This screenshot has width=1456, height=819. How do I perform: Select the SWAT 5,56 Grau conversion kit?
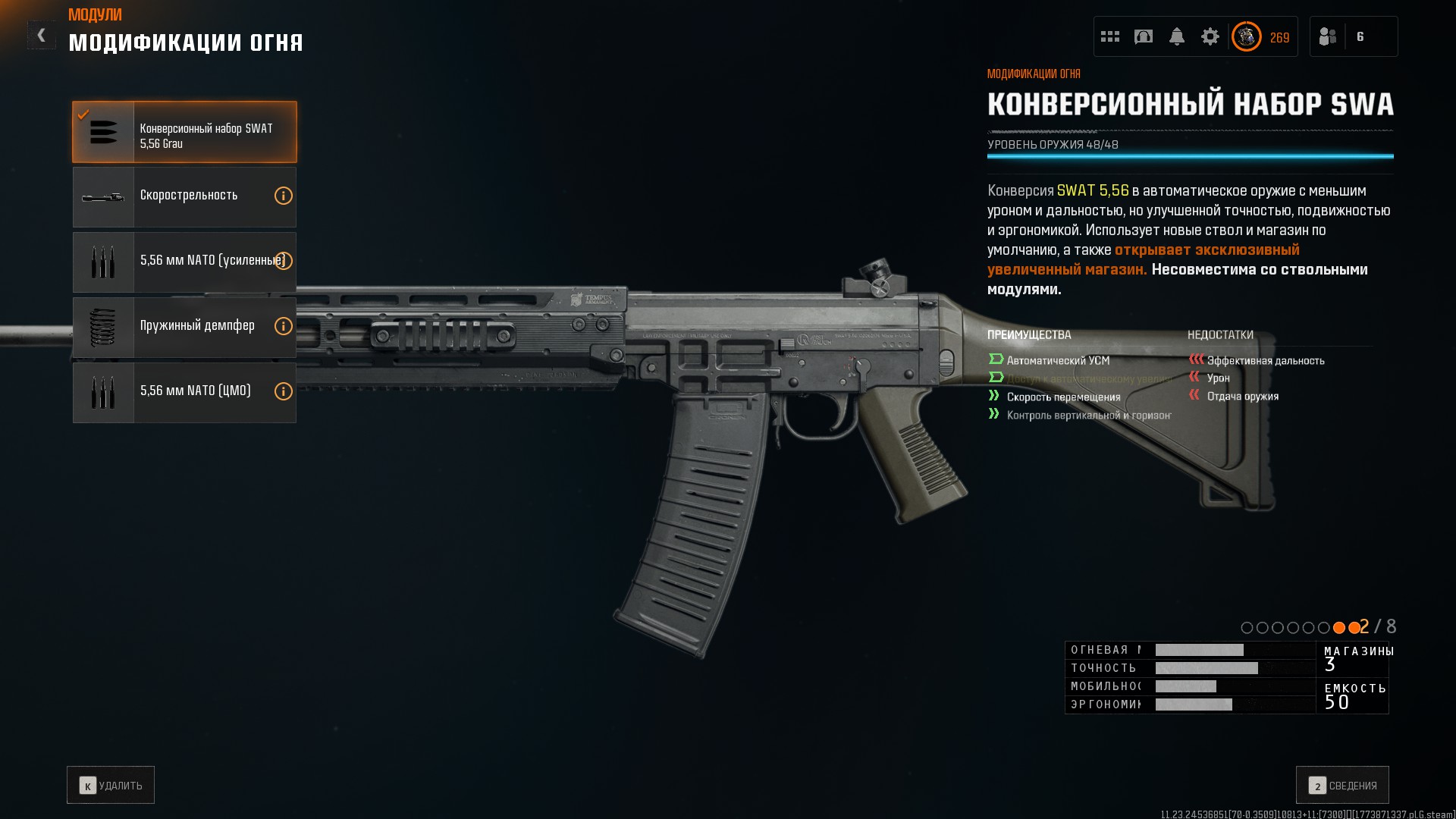[x=184, y=132]
